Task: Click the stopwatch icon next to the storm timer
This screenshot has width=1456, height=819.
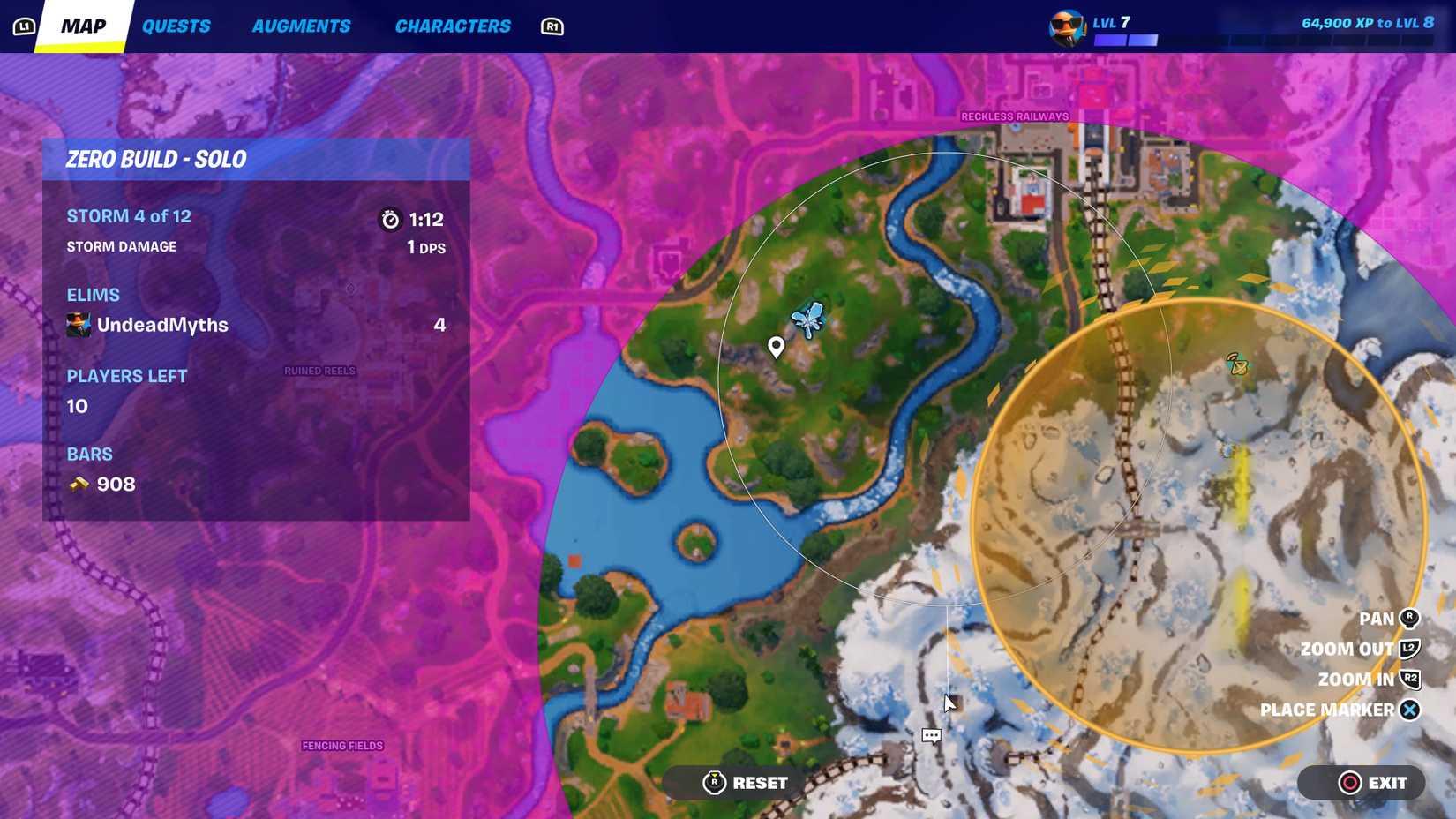Action: point(389,220)
